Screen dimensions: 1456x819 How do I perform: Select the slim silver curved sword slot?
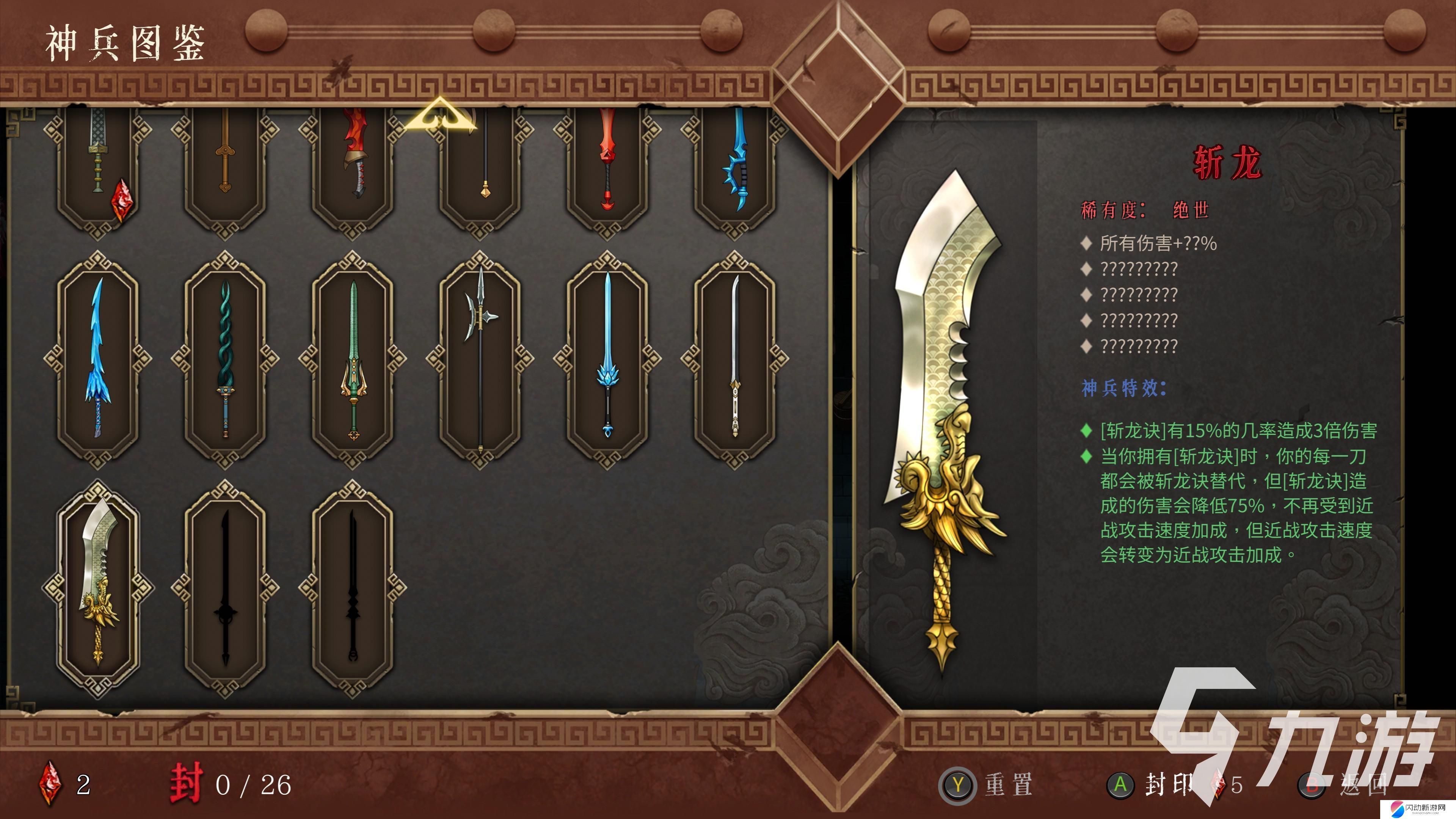735,359
